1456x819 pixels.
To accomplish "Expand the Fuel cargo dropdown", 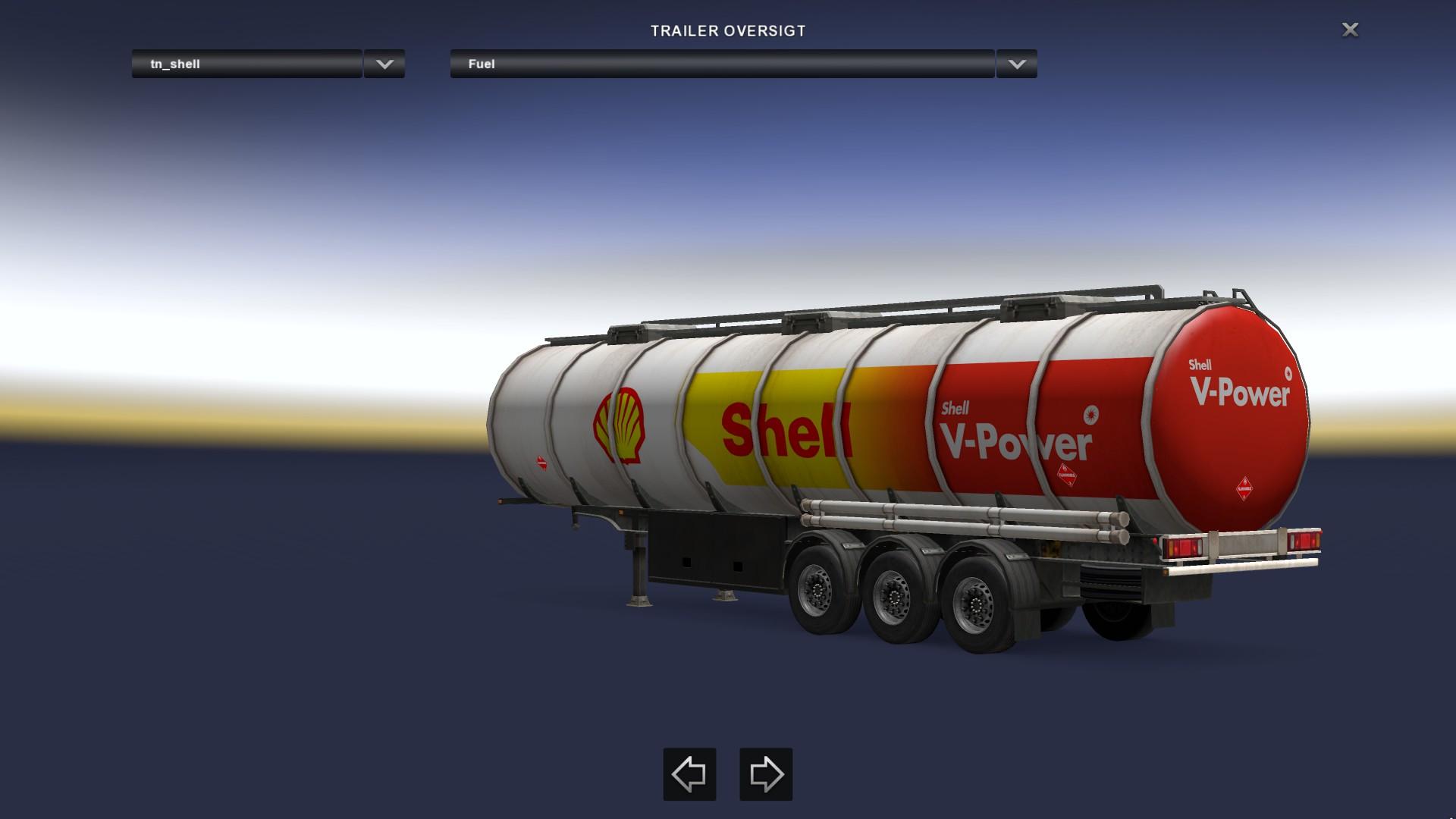I will click(x=1016, y=64).
